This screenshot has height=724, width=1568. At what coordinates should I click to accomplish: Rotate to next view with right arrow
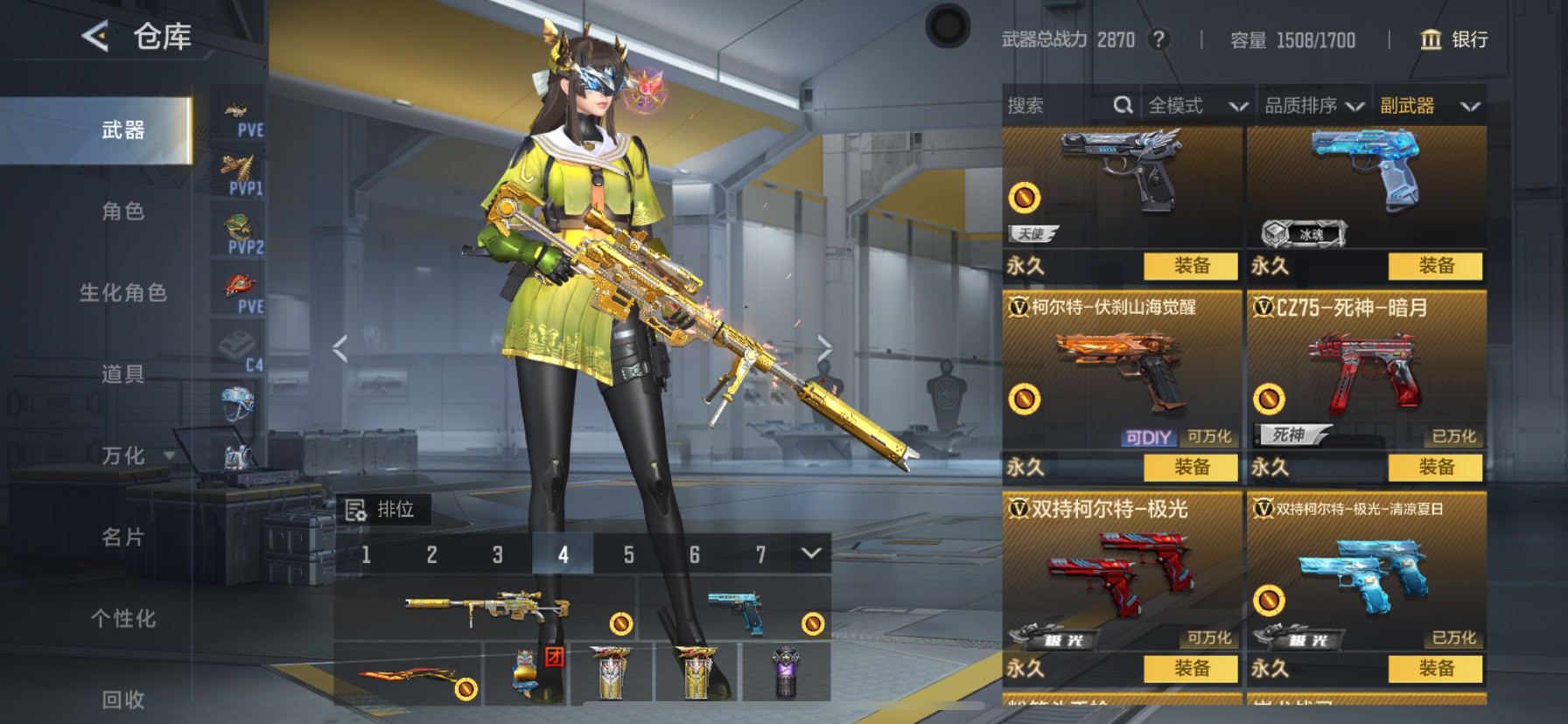(823, 348)
